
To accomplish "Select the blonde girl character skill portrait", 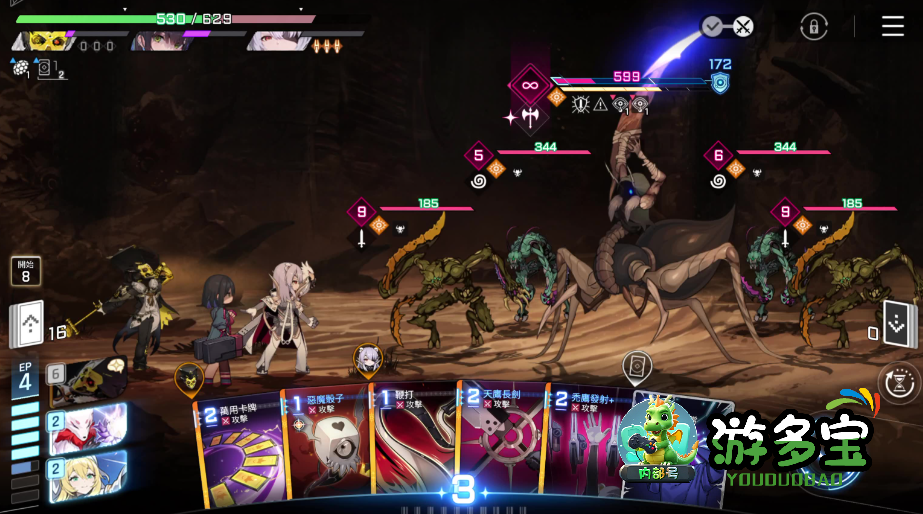I will (90, 474).
